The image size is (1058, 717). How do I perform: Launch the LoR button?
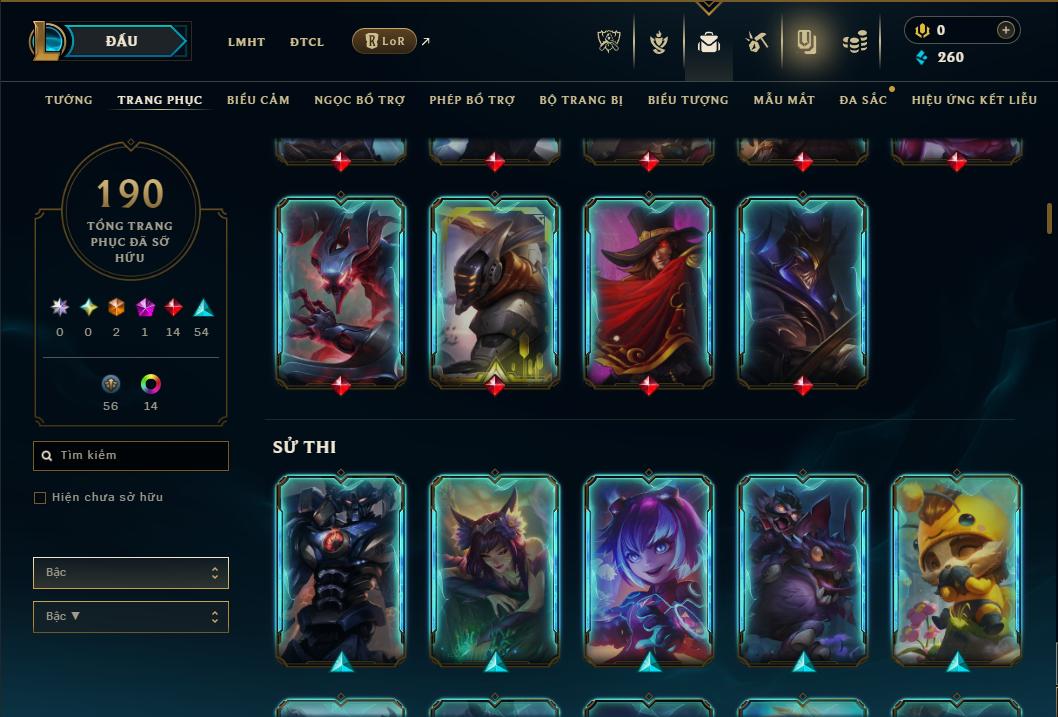point(385,41)
